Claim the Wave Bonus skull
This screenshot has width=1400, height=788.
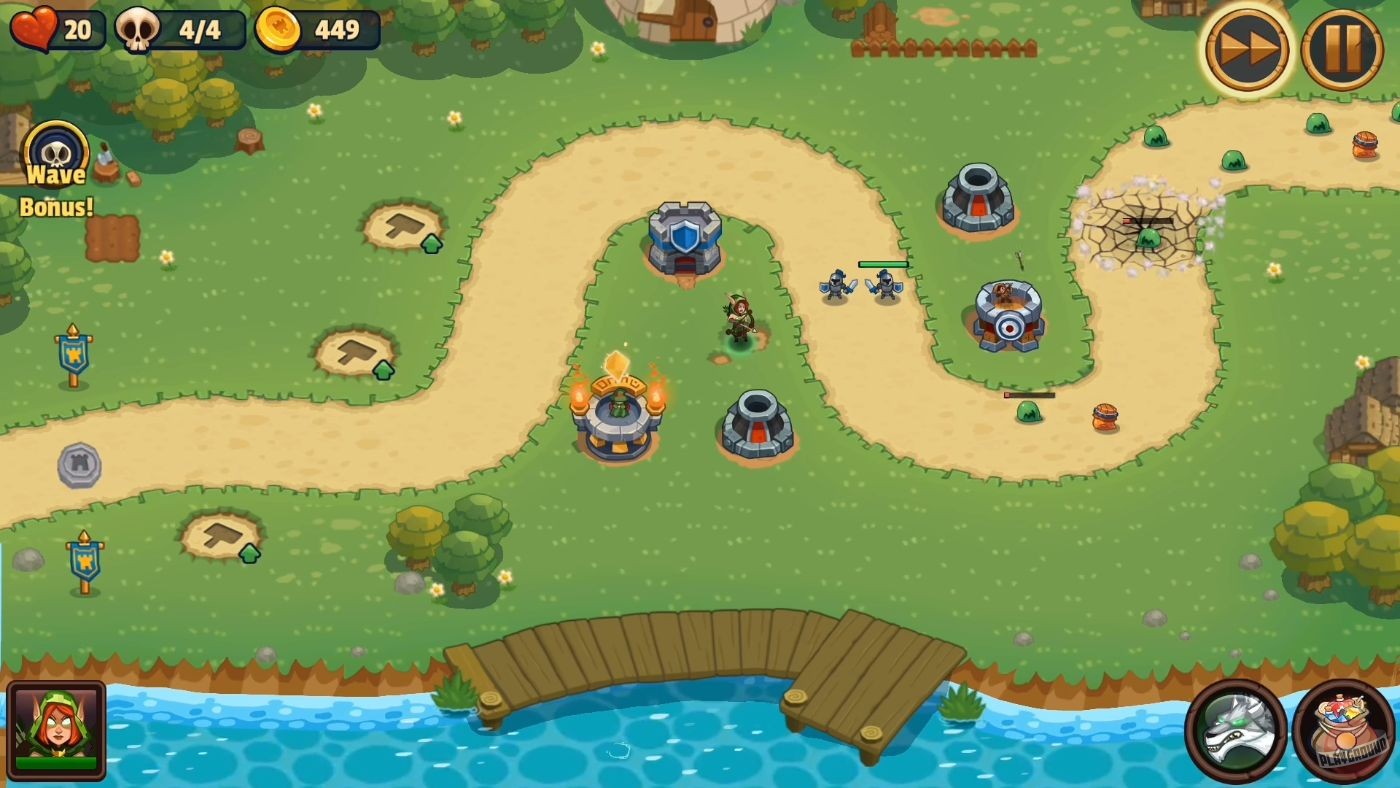57,155
